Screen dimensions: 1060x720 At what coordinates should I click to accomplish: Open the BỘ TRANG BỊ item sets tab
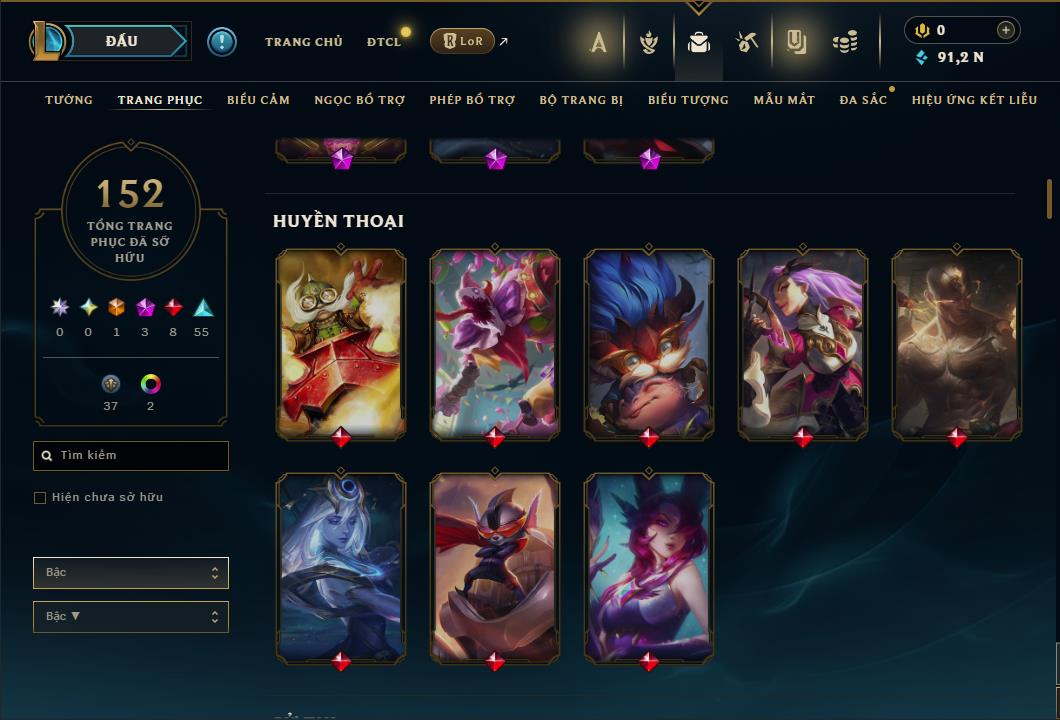coord(581,100)
